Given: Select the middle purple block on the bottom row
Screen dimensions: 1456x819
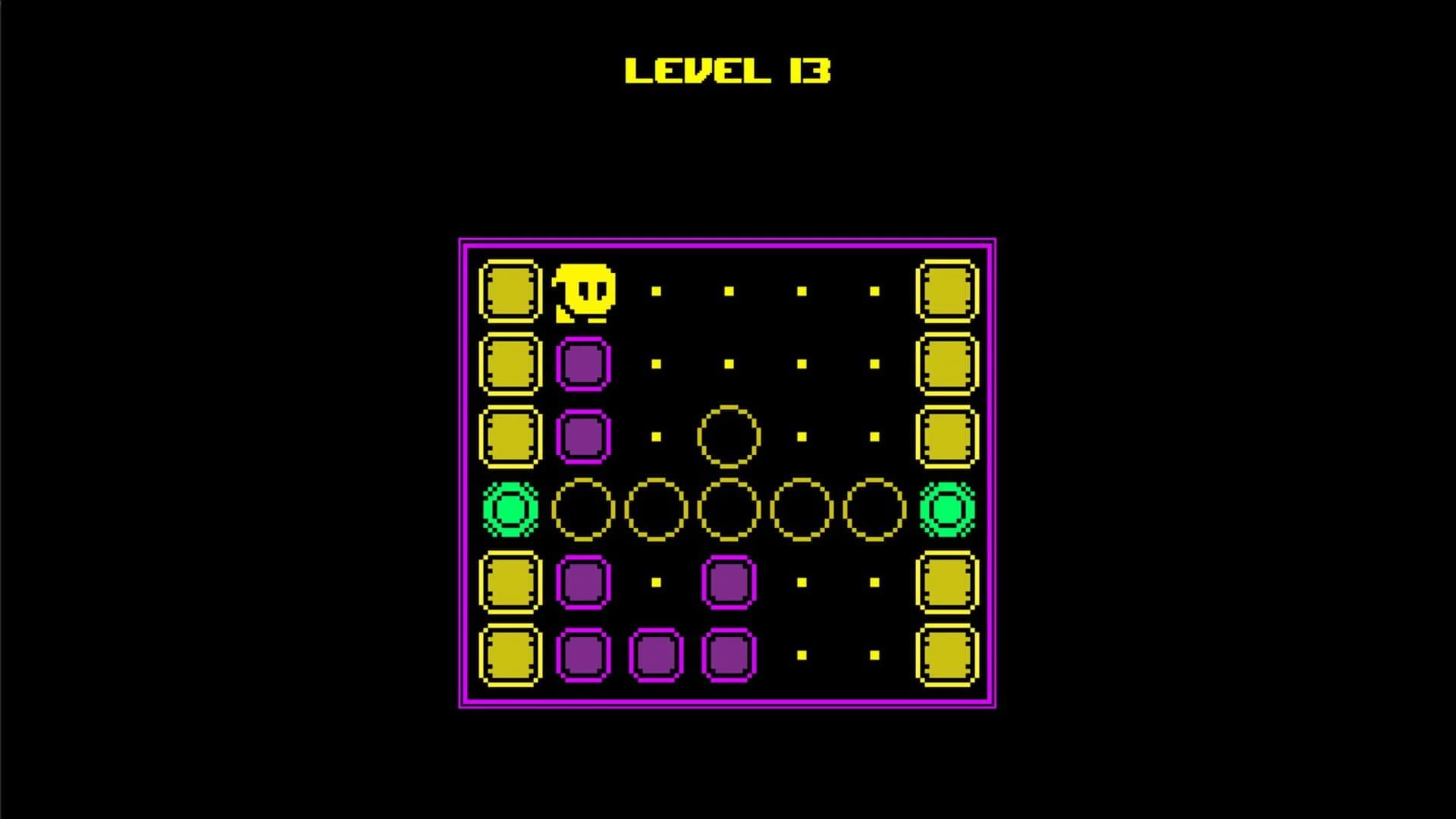Looking at the screenshot, I should coord(656,656).
